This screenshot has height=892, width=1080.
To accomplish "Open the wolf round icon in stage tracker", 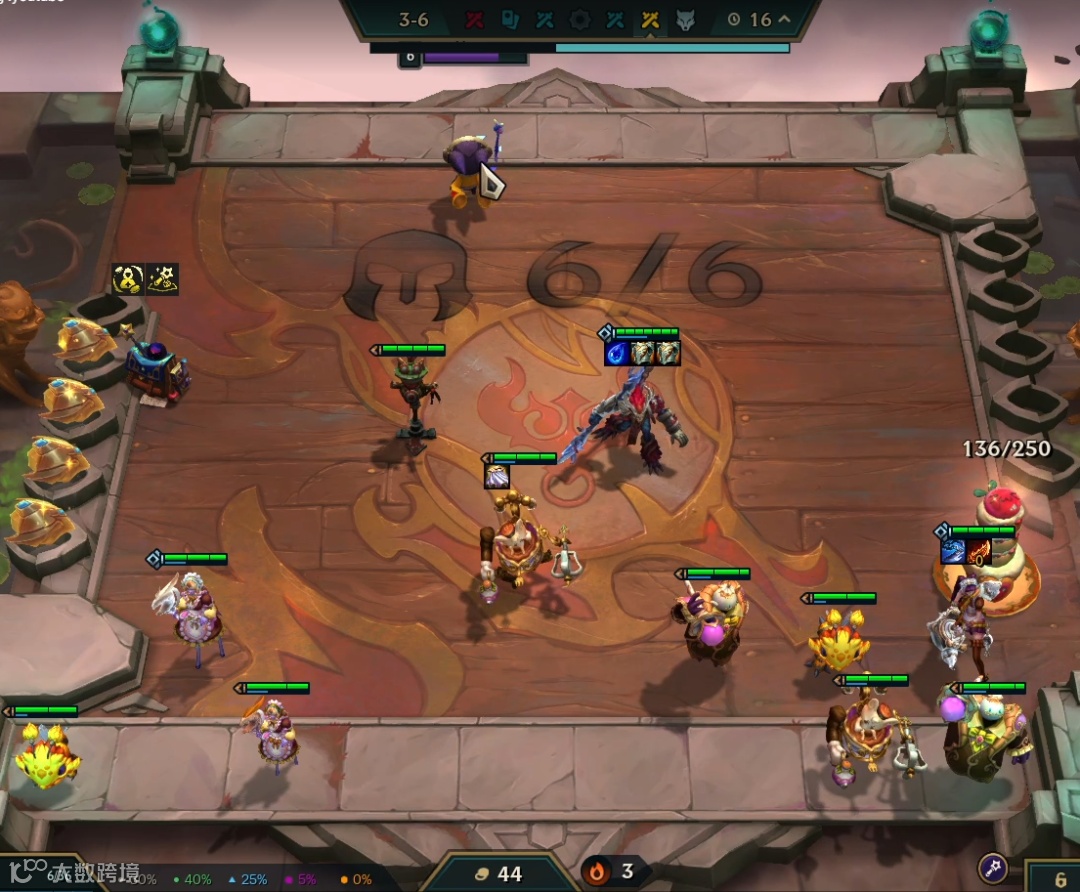I will click(685, 20).
